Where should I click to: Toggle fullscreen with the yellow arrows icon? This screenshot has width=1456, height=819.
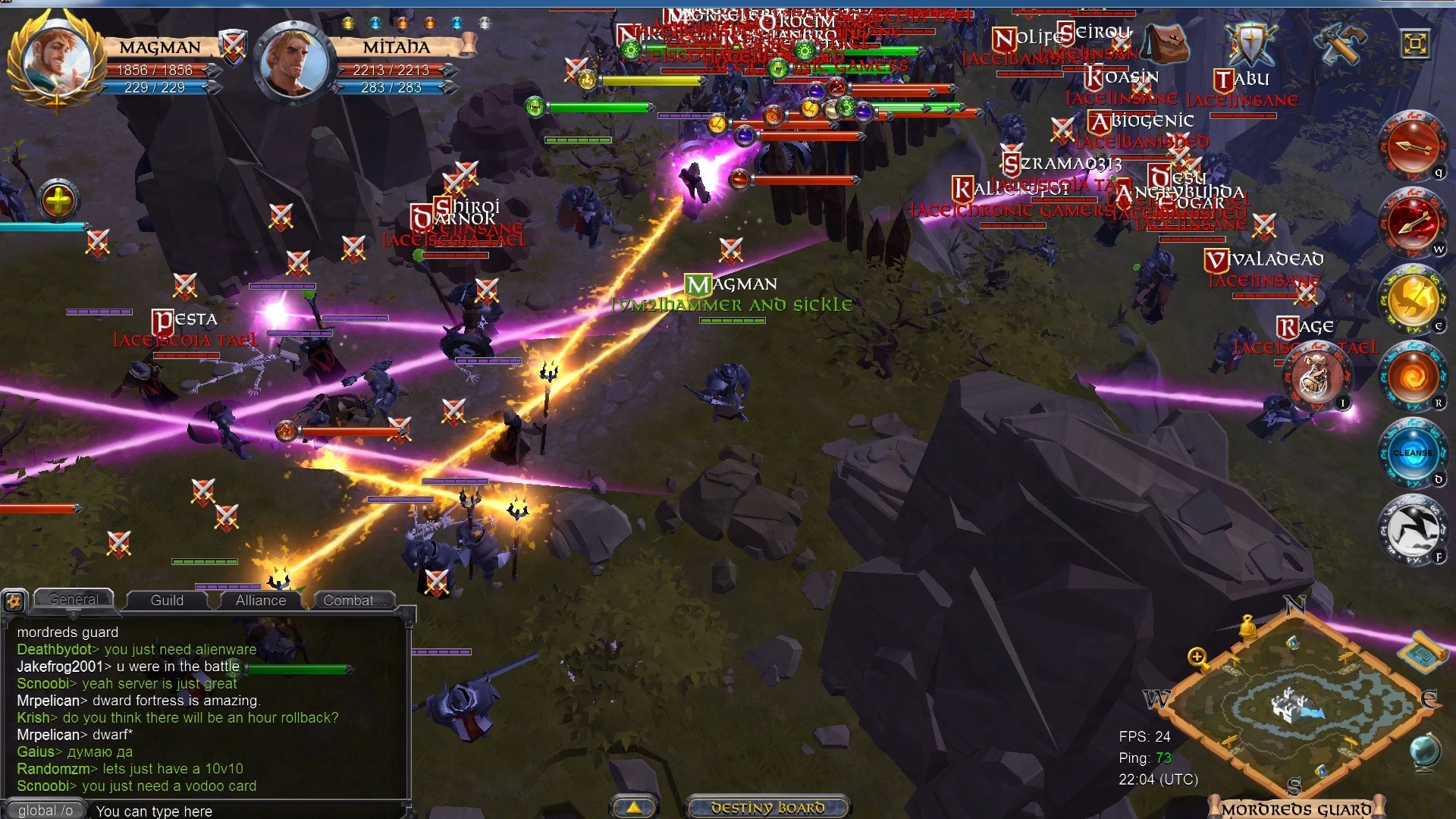[x=1415, y=43]
